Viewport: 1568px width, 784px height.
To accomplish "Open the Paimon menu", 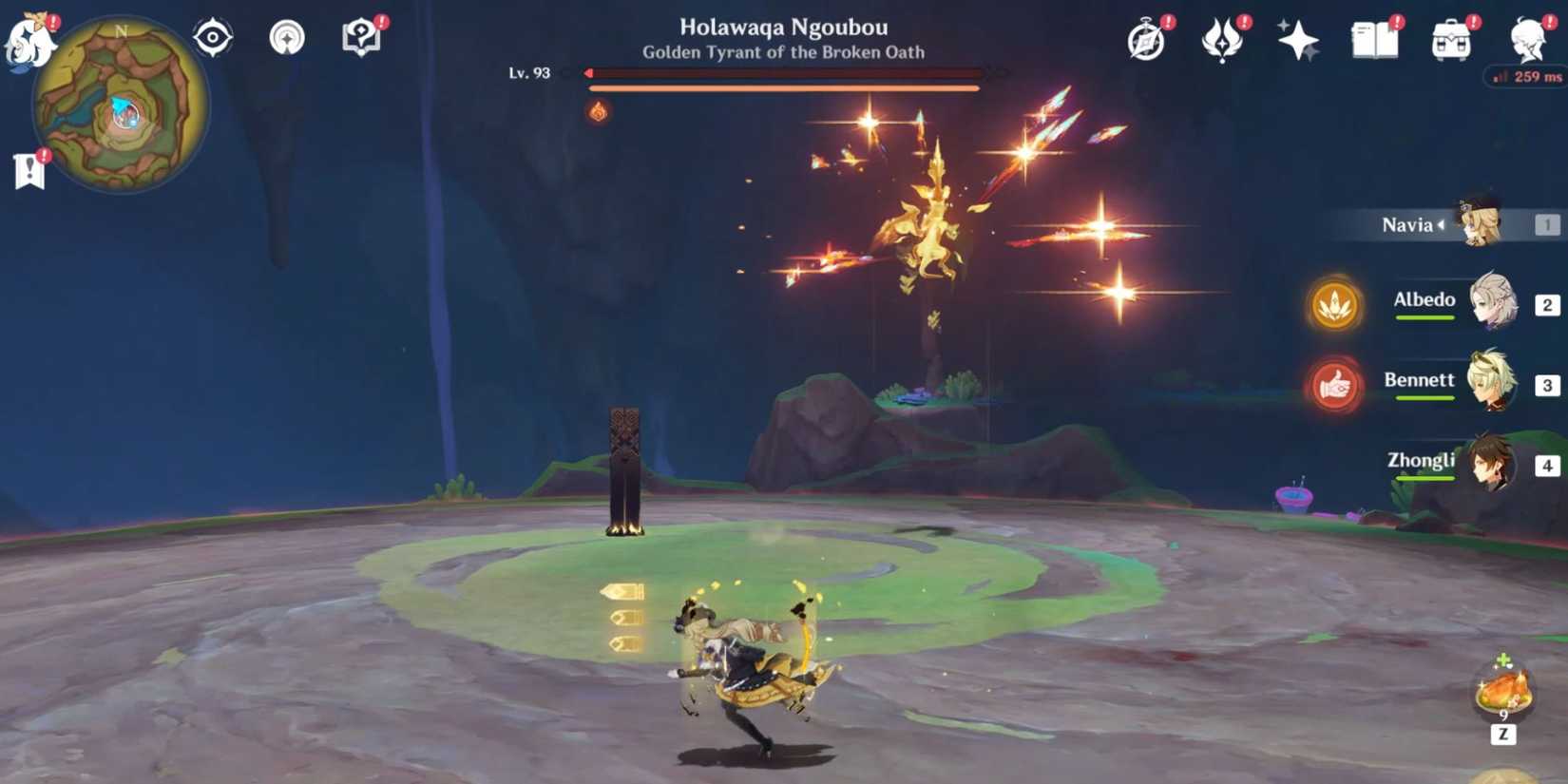I will [29, 38].
